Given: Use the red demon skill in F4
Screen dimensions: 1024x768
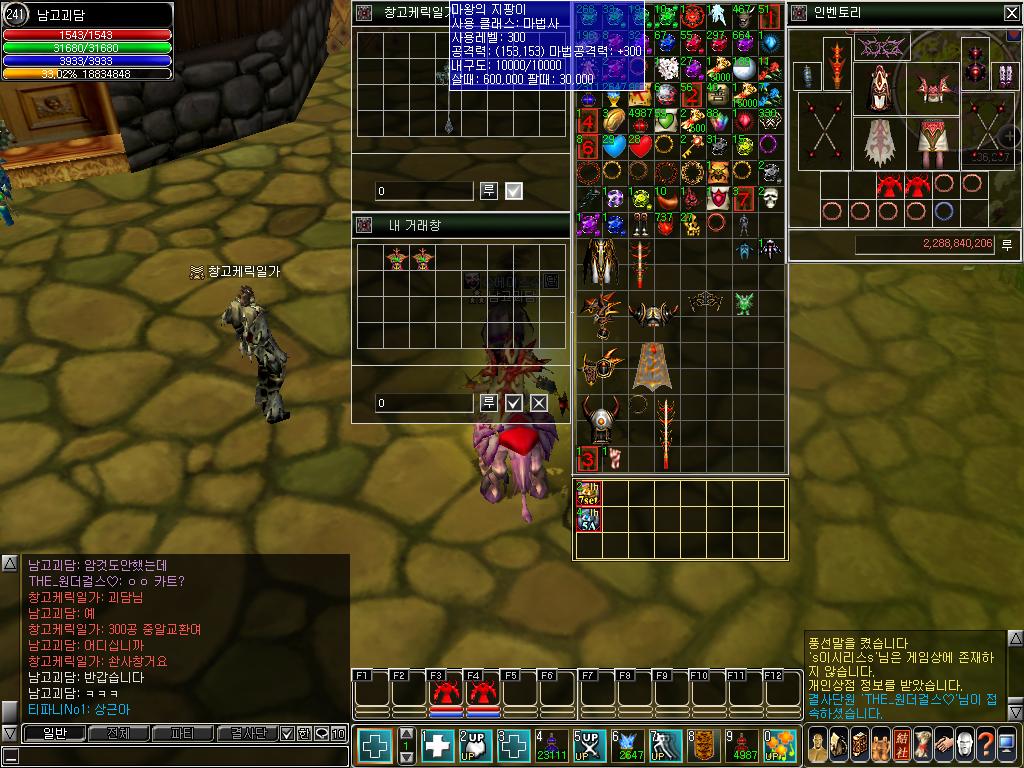Looking at the screenshot, I should click(482, 692).
